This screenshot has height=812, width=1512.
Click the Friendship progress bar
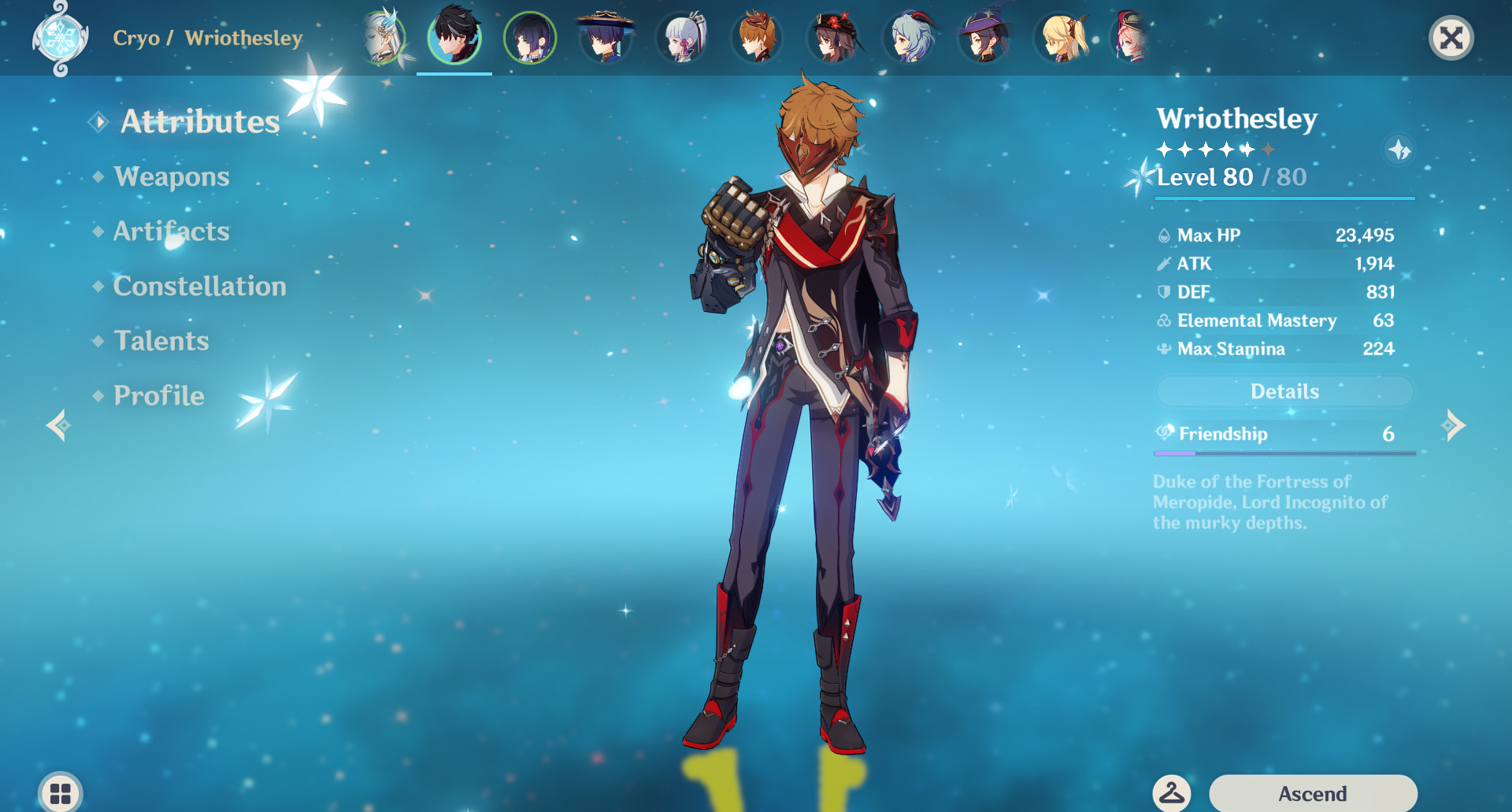(1284, 453)
